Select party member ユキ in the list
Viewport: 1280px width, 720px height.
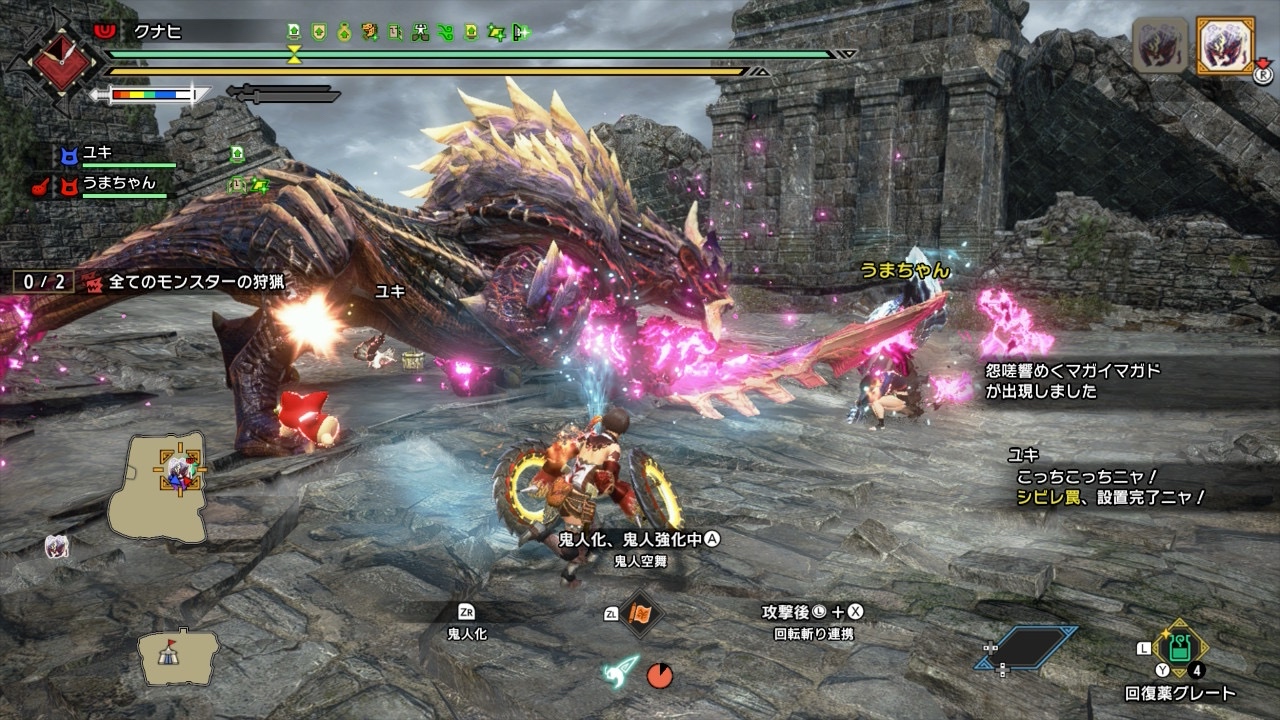[x=98, y=154]
